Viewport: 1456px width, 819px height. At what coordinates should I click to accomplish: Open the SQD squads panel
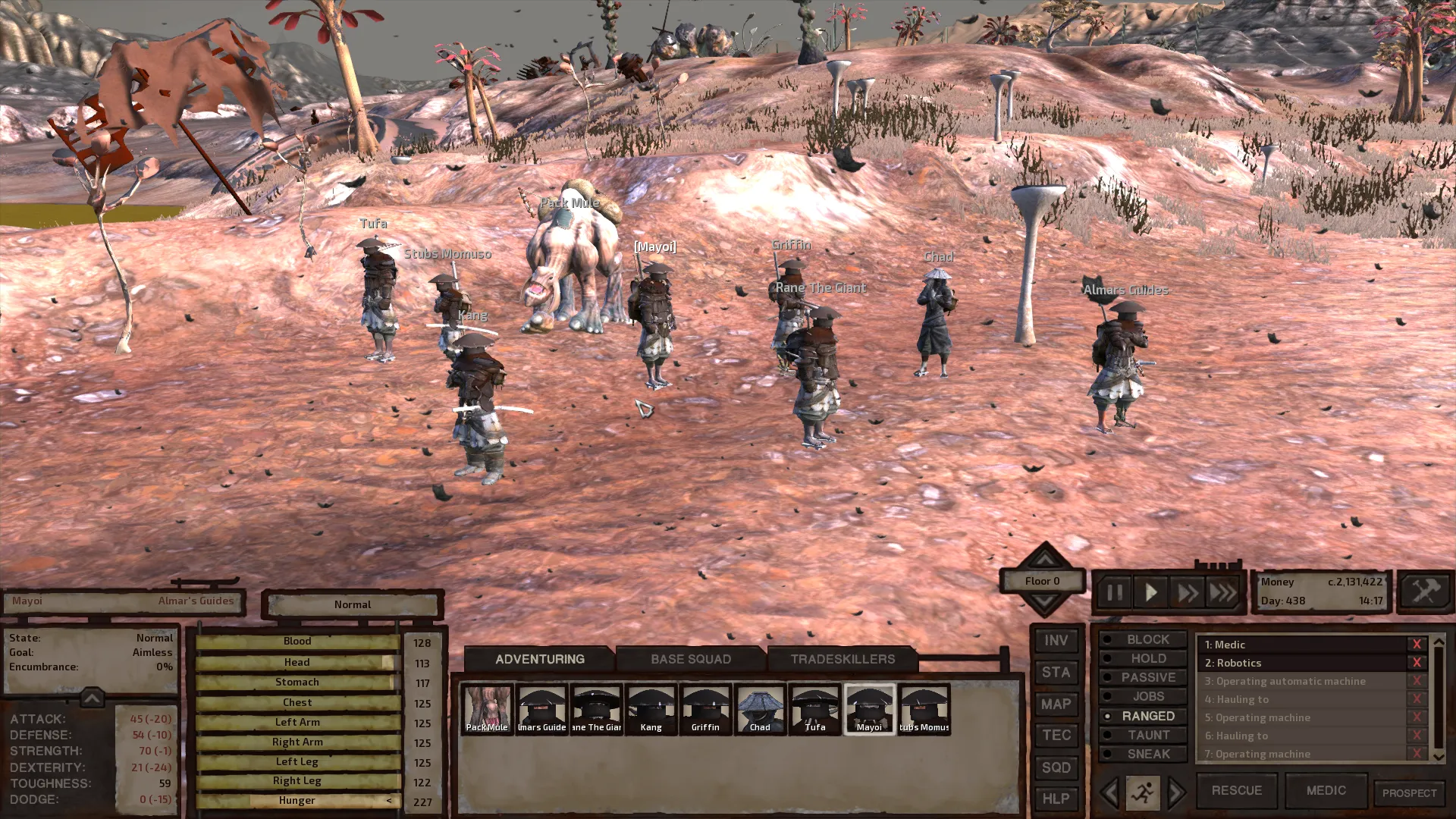pyautogui.click(x=1056, y=767)
